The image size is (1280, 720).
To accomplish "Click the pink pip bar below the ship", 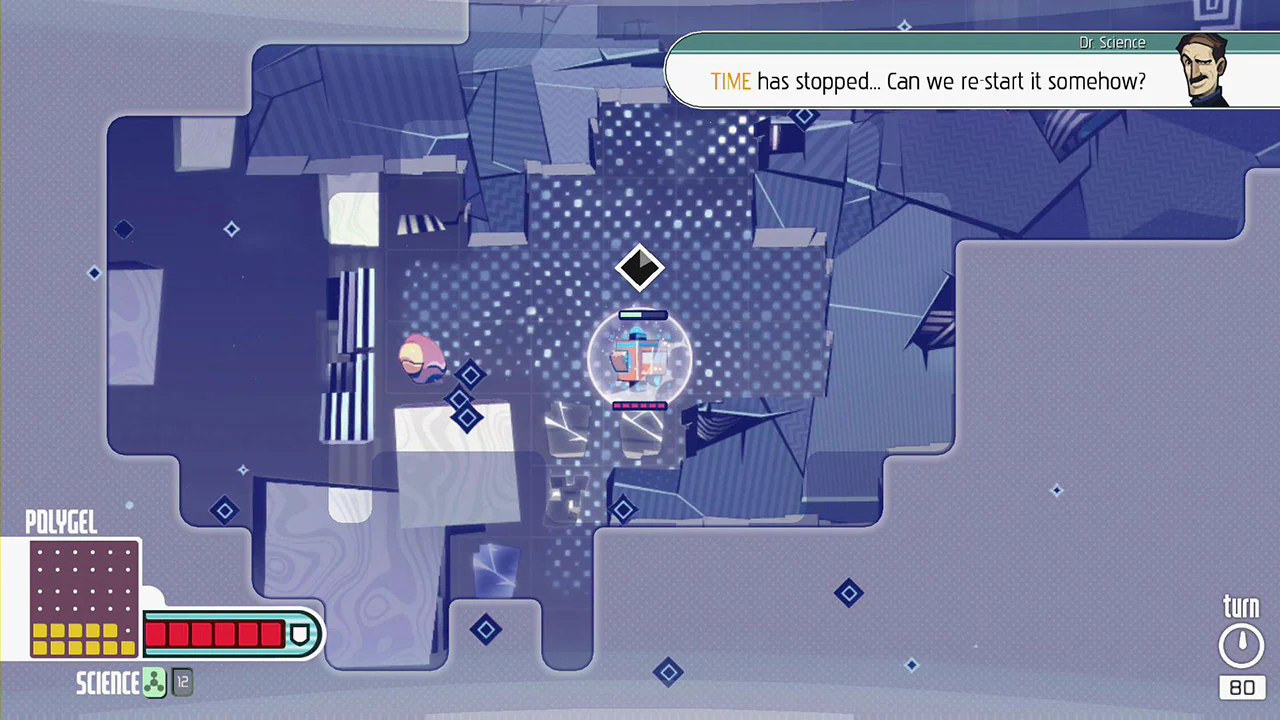I will pos(638,405).
